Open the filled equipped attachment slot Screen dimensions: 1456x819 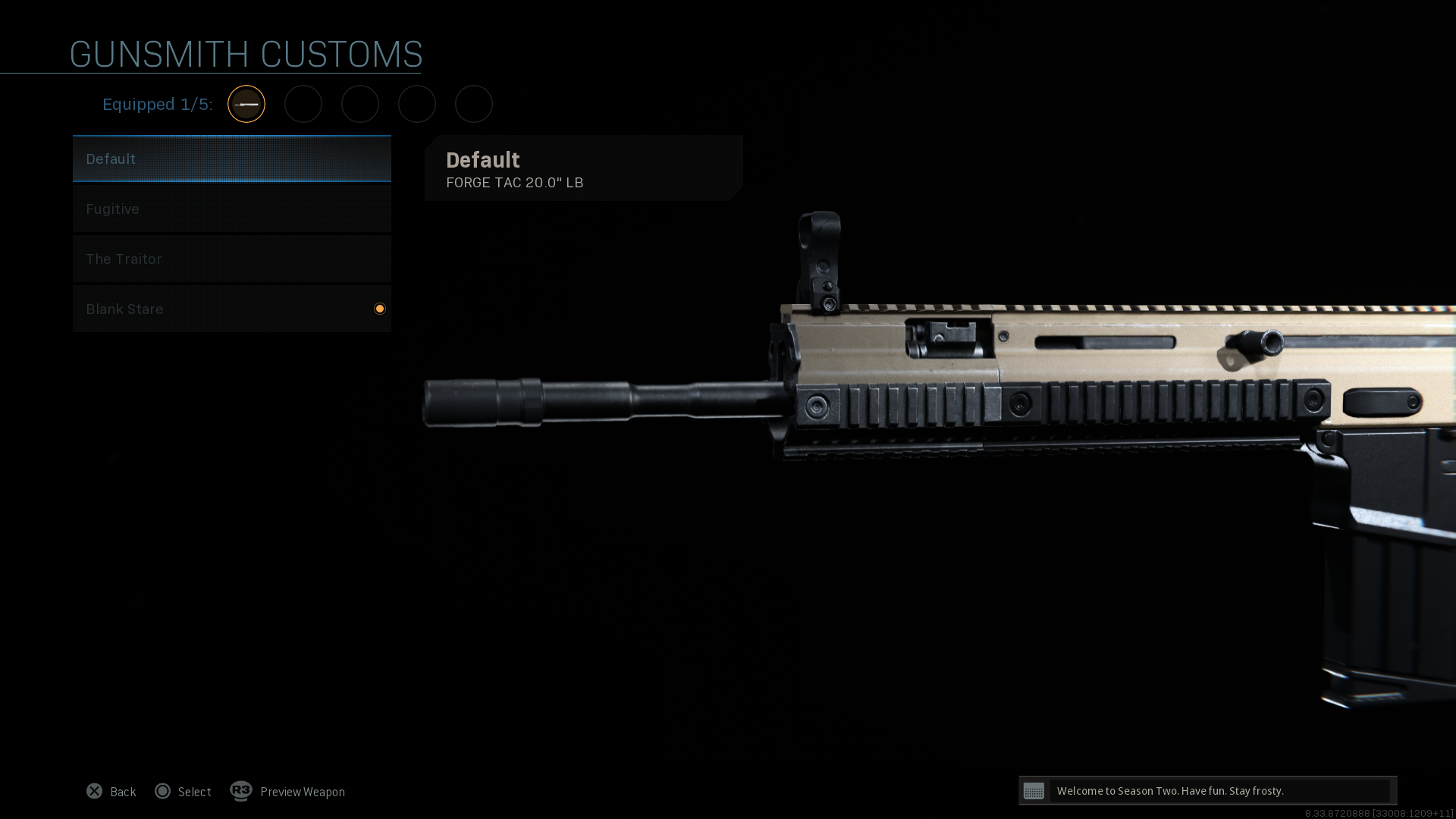(x=246, y=104)
